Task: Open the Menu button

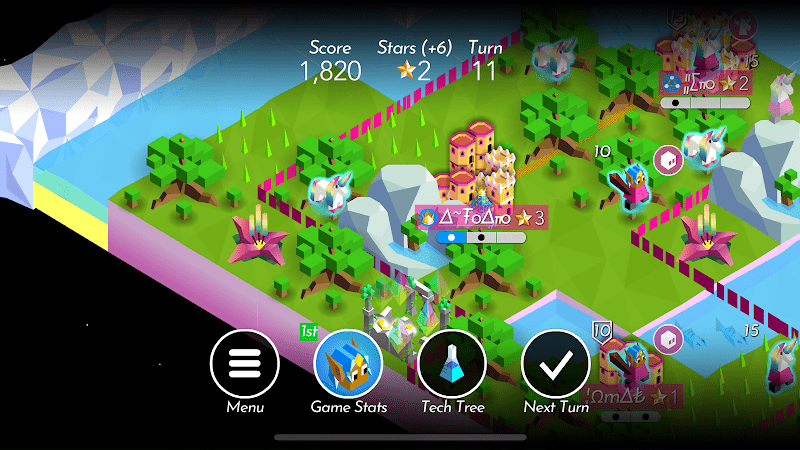Action: 244,364
